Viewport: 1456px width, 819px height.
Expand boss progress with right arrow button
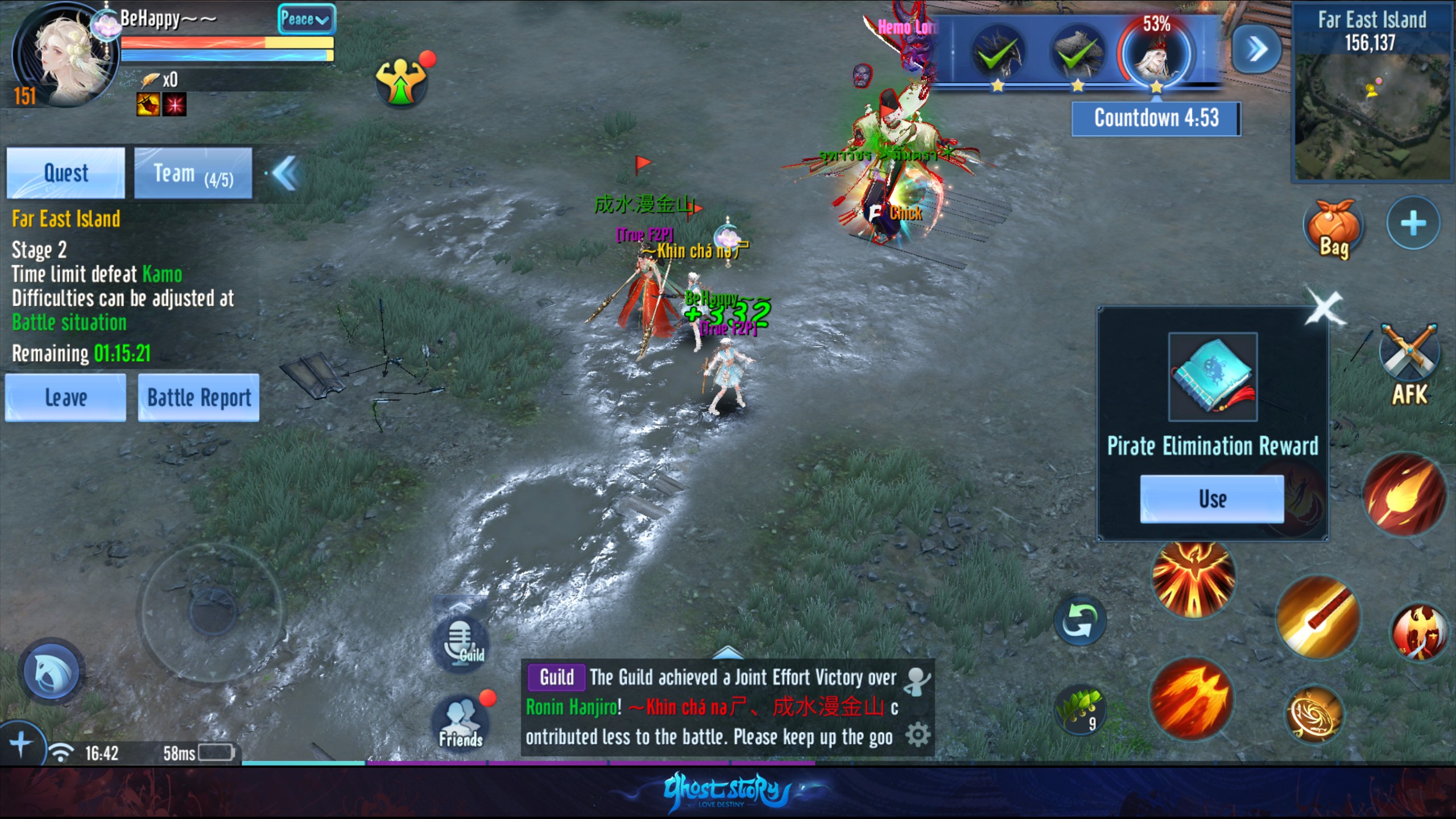point(1256,49)
